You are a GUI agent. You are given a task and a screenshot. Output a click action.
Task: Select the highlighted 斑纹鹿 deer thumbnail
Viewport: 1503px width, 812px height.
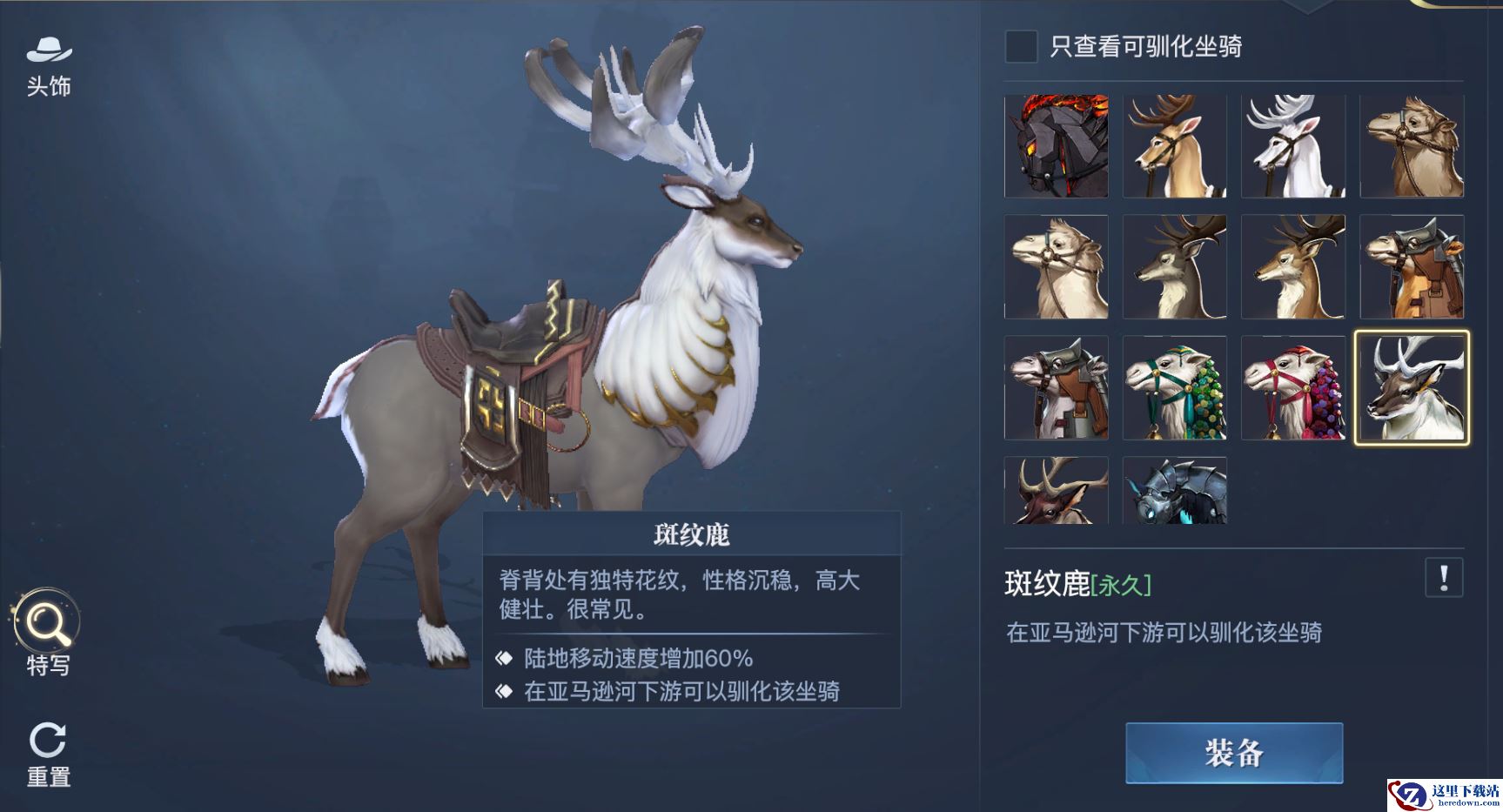(x=1412, y=387)
